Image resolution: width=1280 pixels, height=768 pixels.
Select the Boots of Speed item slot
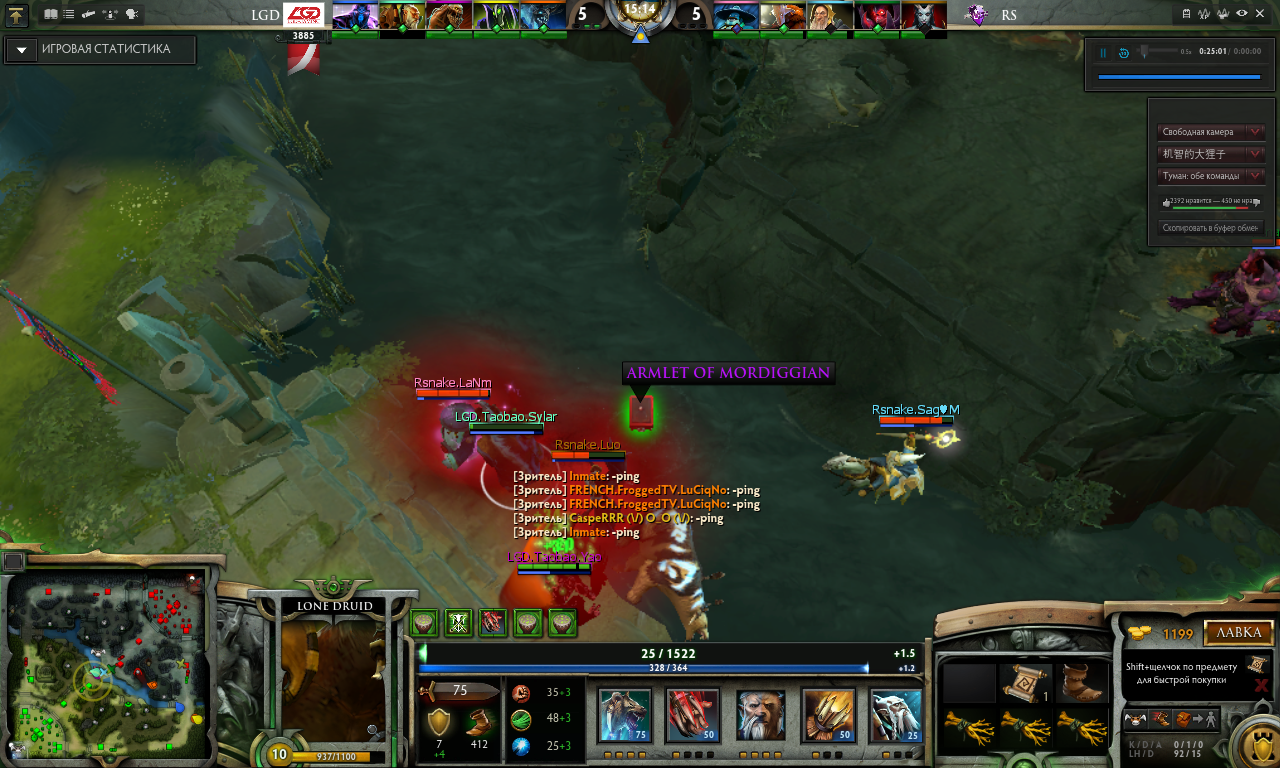(1078, 683)
